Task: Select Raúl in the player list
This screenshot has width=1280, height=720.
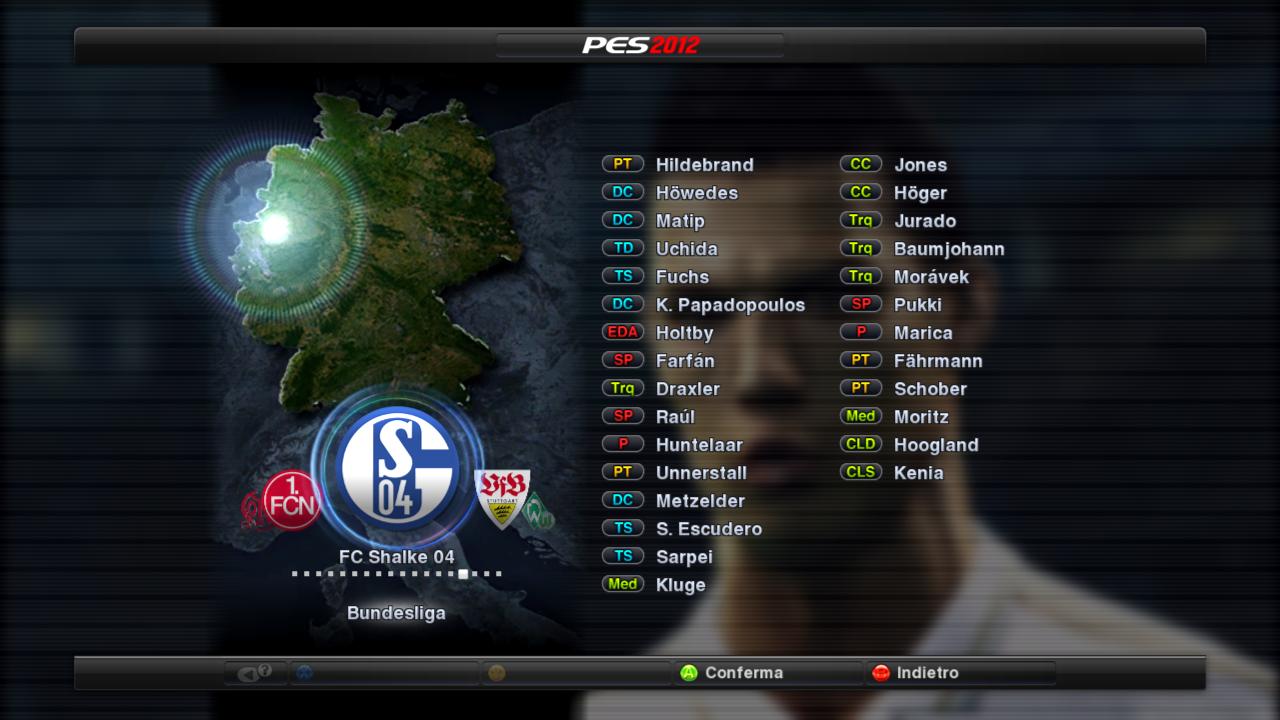Action: pyautogui.click(x=675, y=417)
